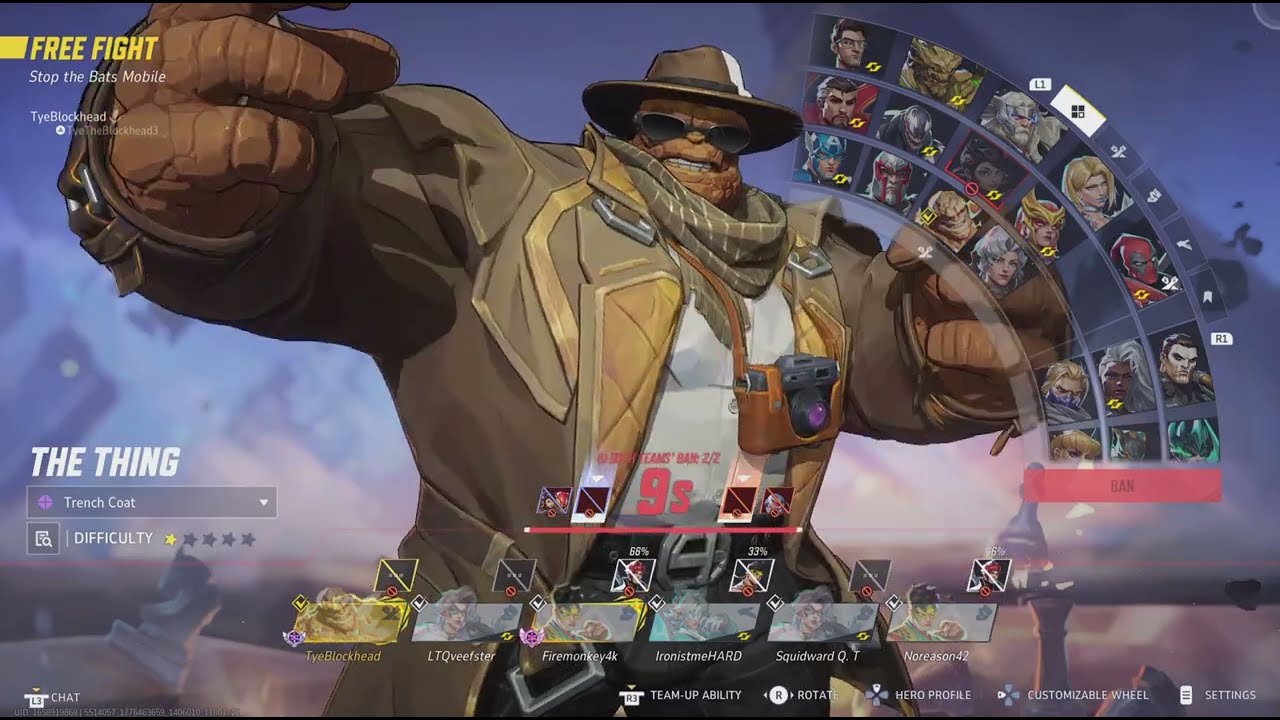This screenshot has width=1280, height=720.
Task: Pick Doctor Strange on the hero wheel
Action: pyautogui.click(x=838, y=102)
